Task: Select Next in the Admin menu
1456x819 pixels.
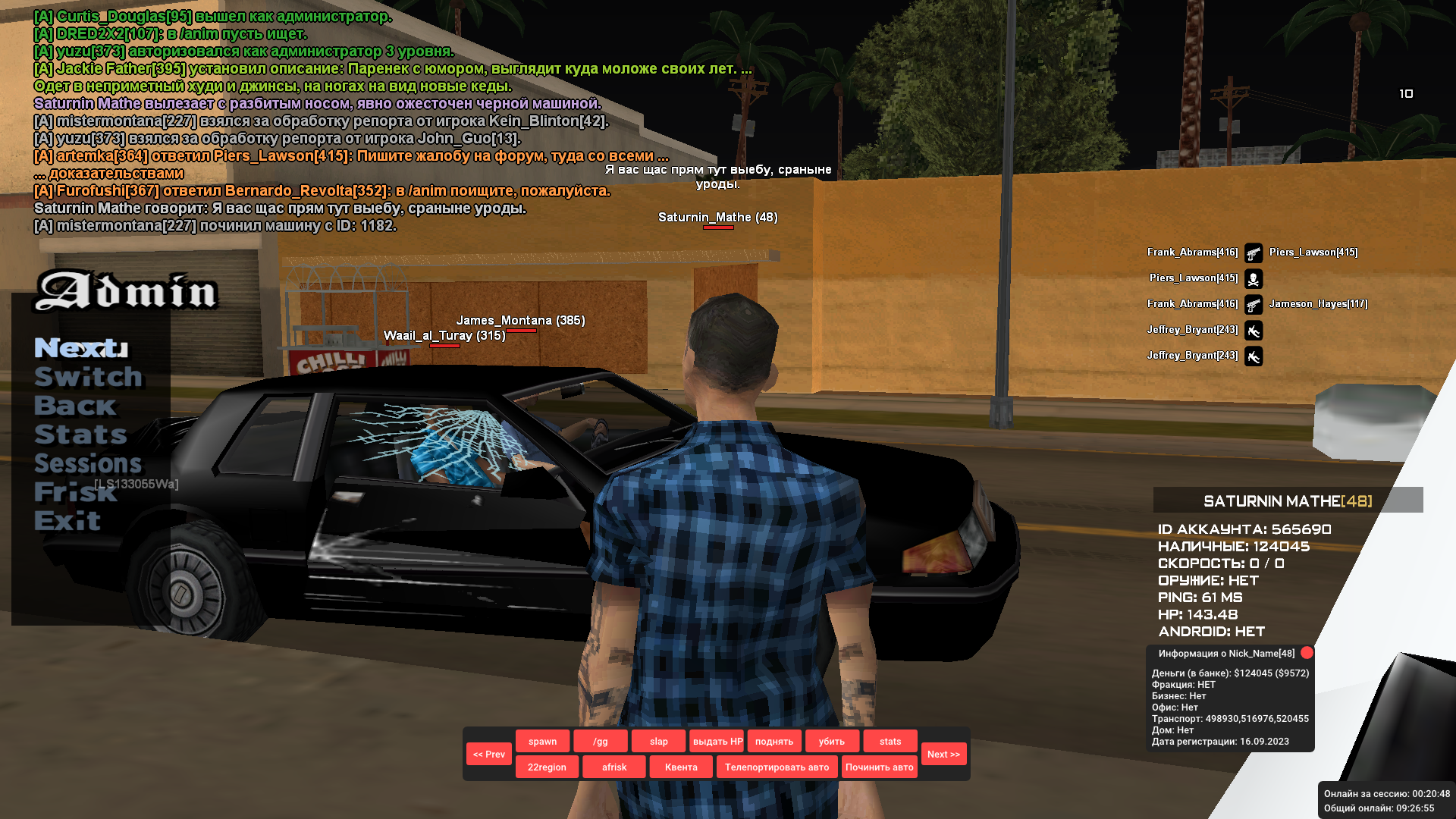Action: [x=81, y=348]
